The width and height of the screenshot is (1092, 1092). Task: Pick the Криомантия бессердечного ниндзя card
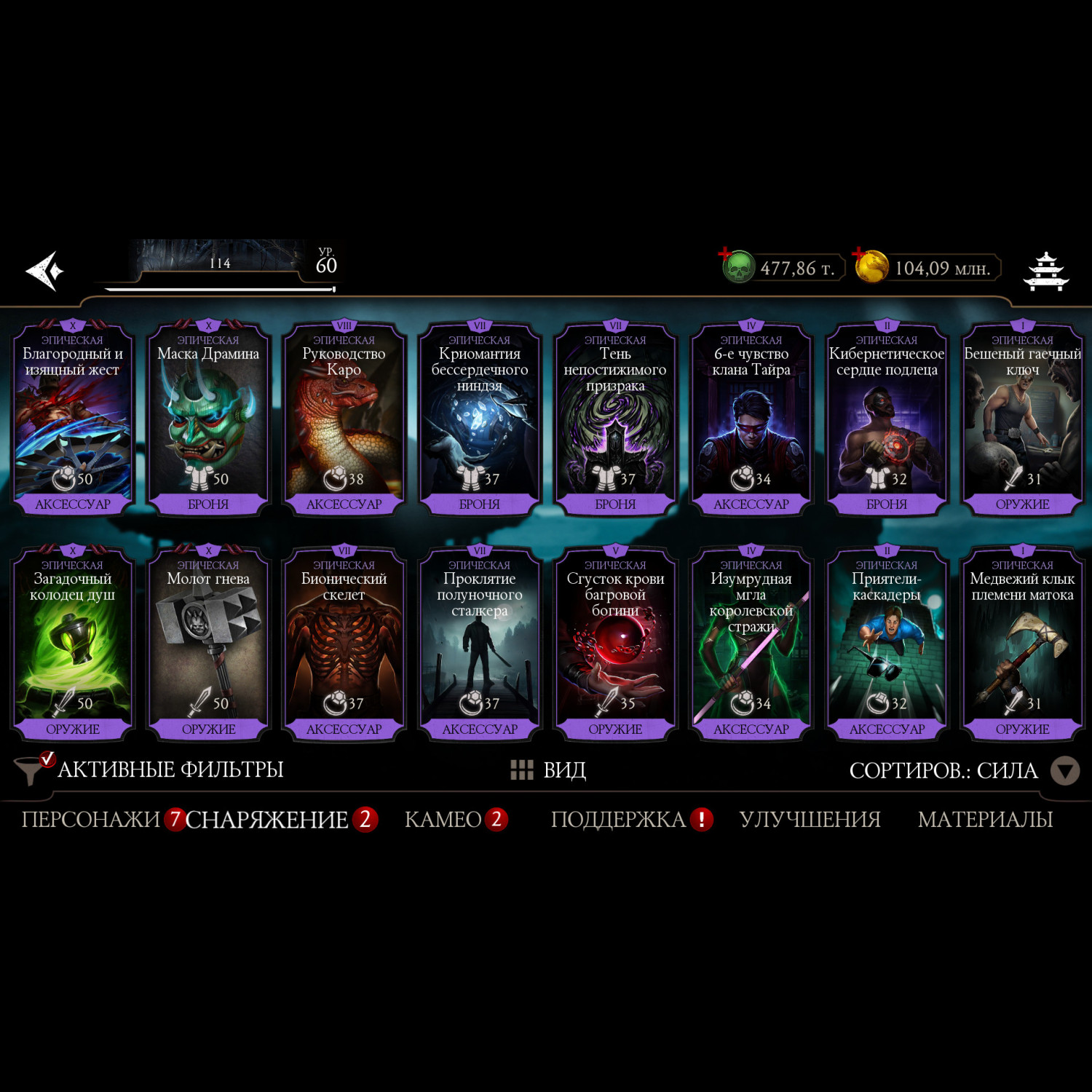(480, 419)
